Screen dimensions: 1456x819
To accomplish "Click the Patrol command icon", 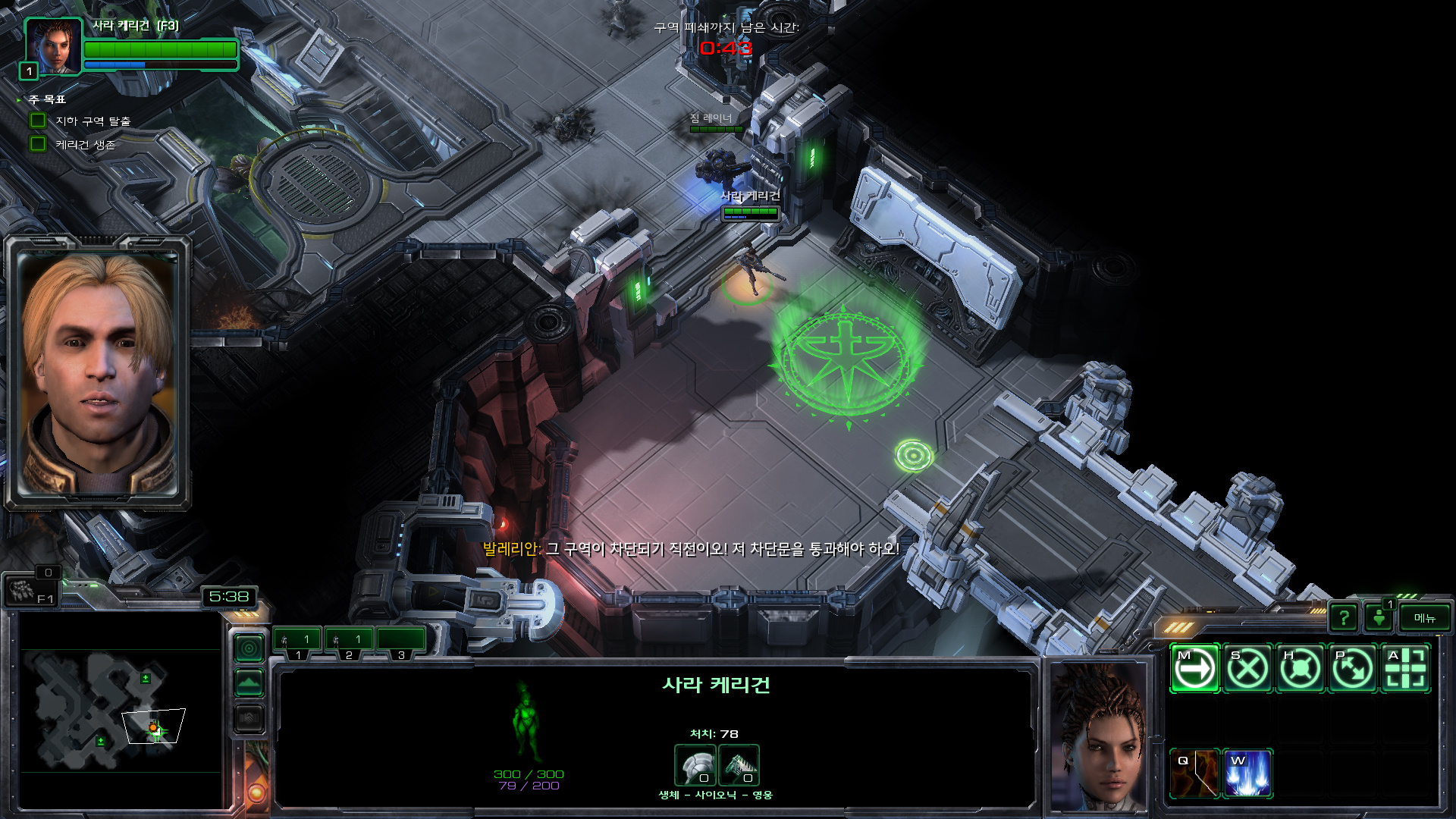I will click(x=1353, y=669).
